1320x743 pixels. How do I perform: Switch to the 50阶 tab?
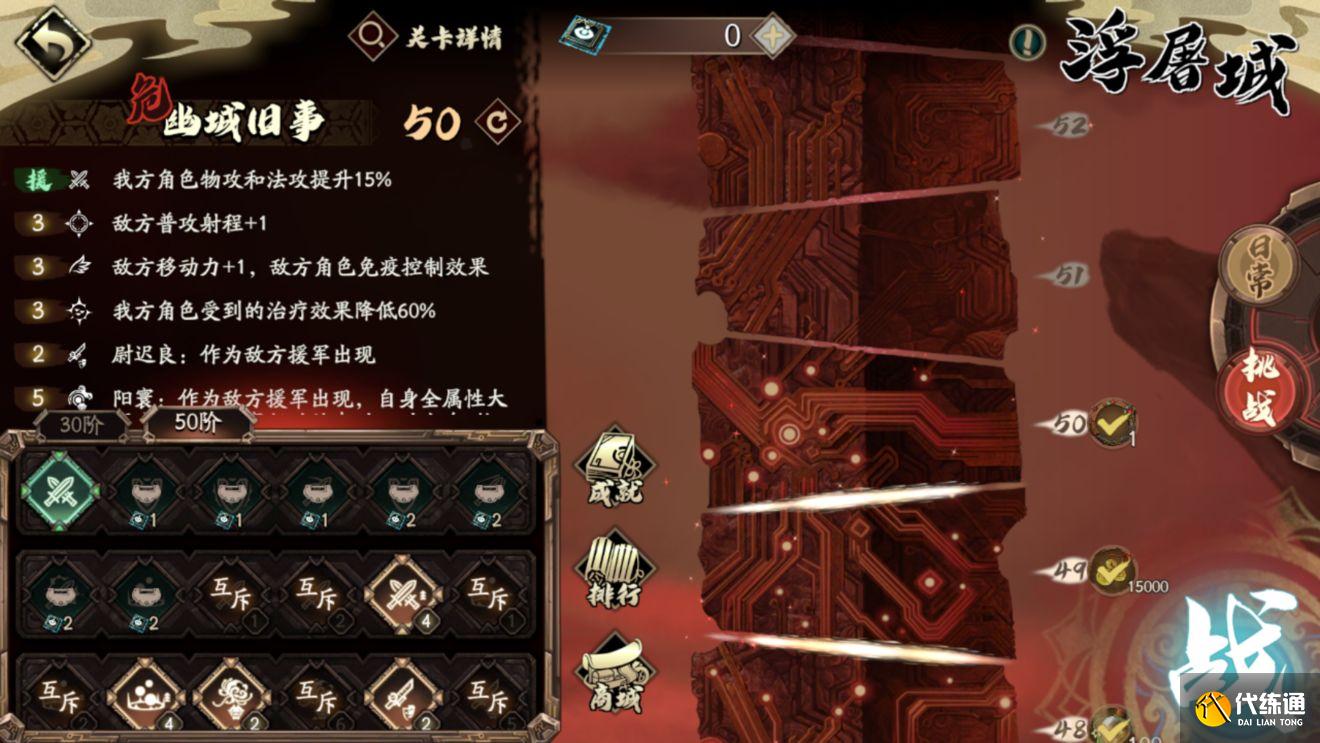click(197, 422)
